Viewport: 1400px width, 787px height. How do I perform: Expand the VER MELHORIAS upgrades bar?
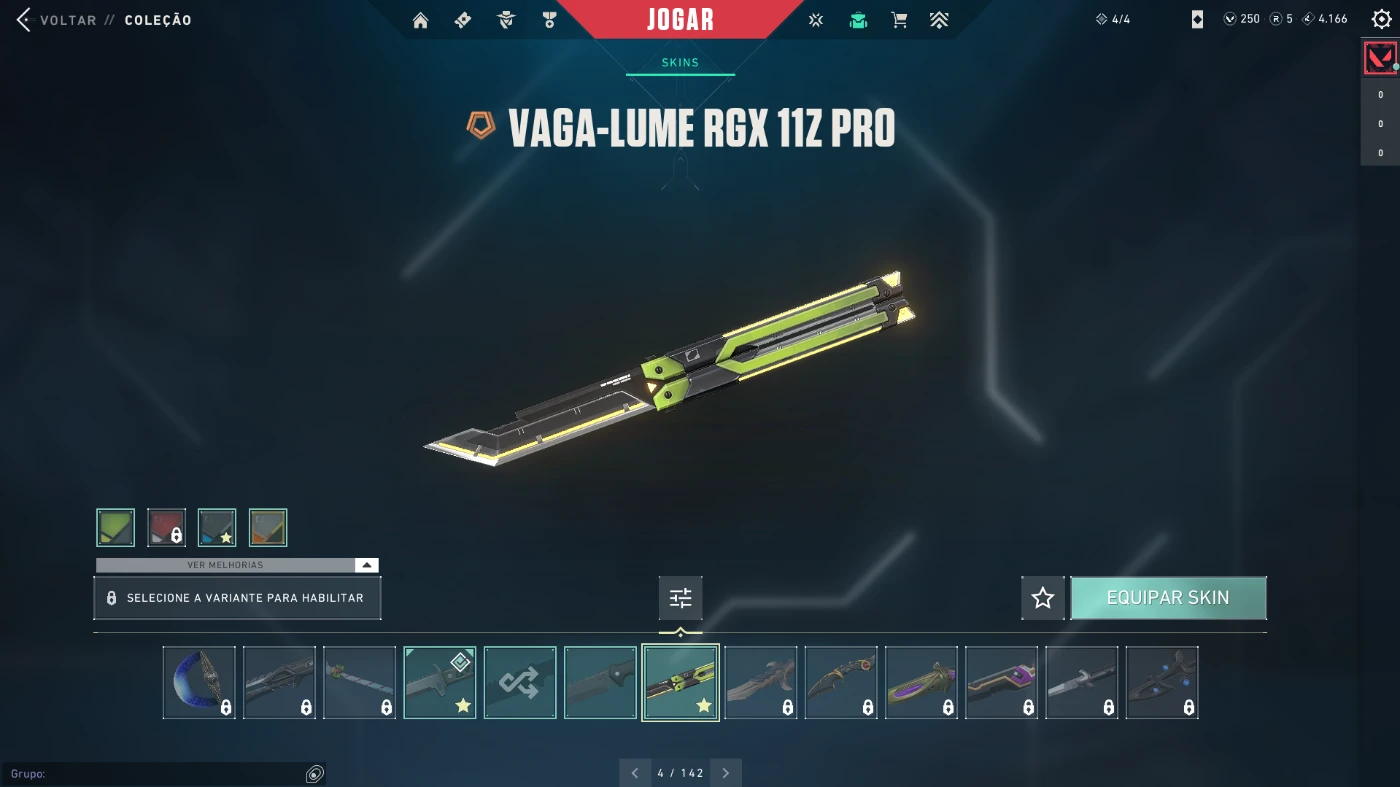(237, 565)
